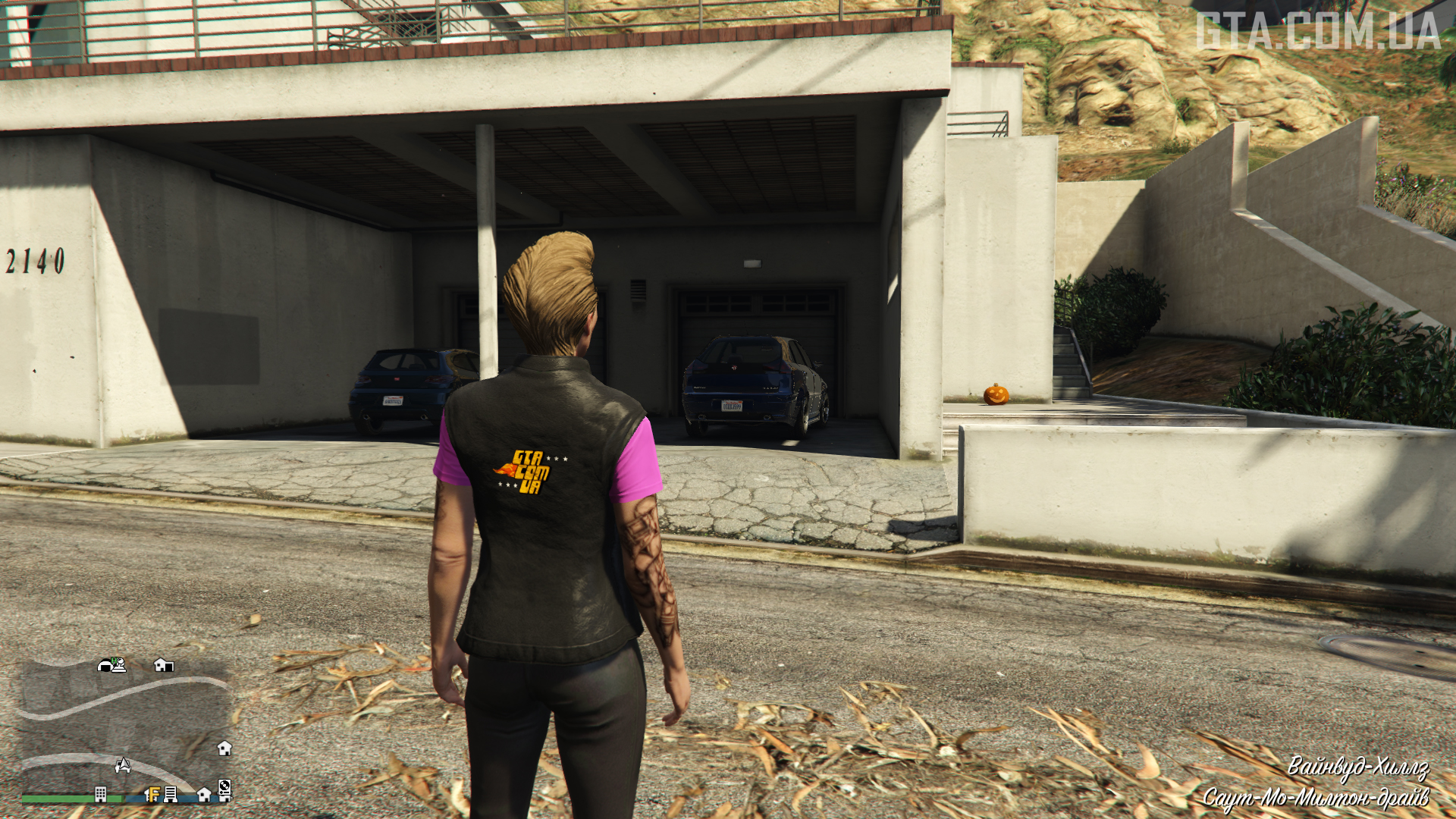Select the apartment building grid blip
This screenshot has height=819, width=1456.
coord(100,794)
